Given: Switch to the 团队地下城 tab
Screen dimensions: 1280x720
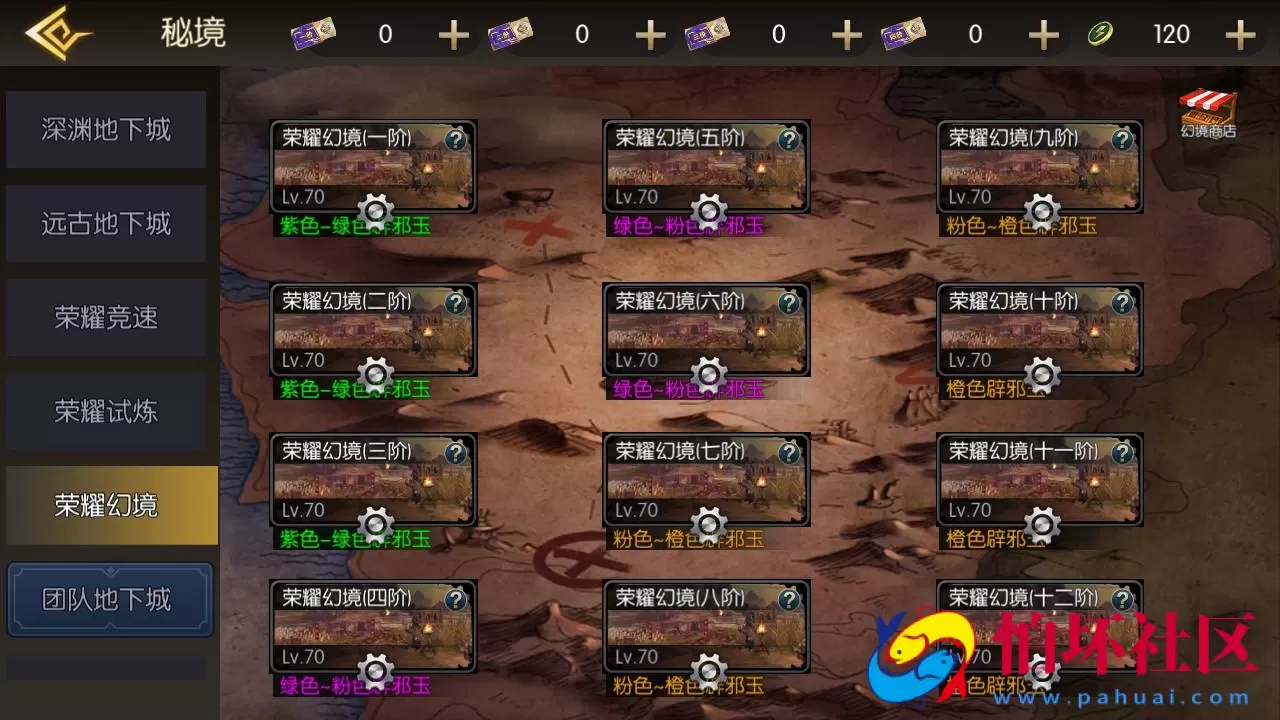Looking at the screenshot, I should [110, 598].
